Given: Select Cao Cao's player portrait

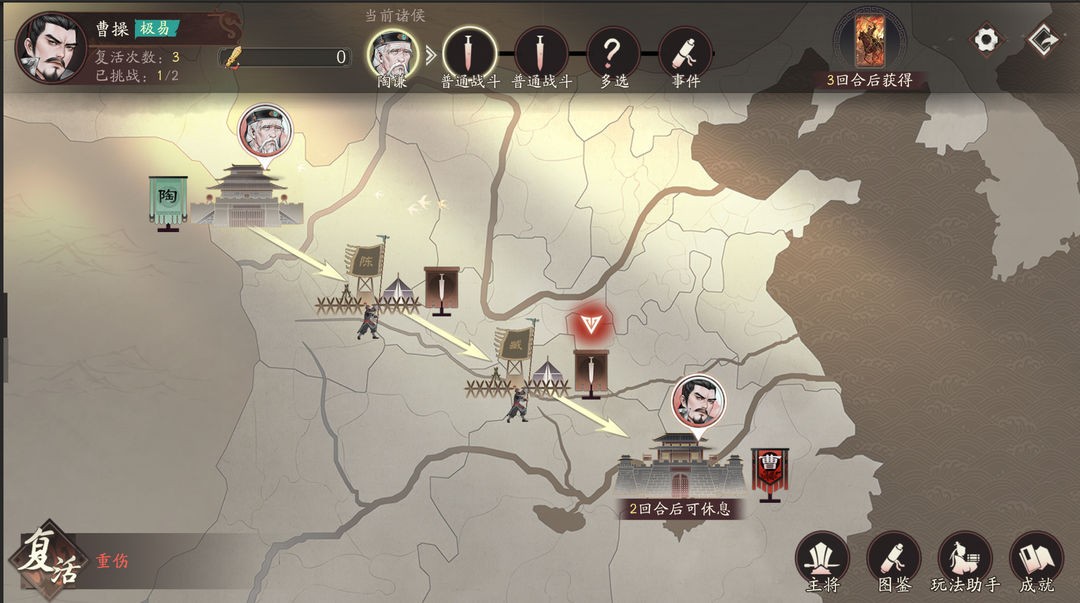Looking at the screenshot, I should [x=50, y=47].
